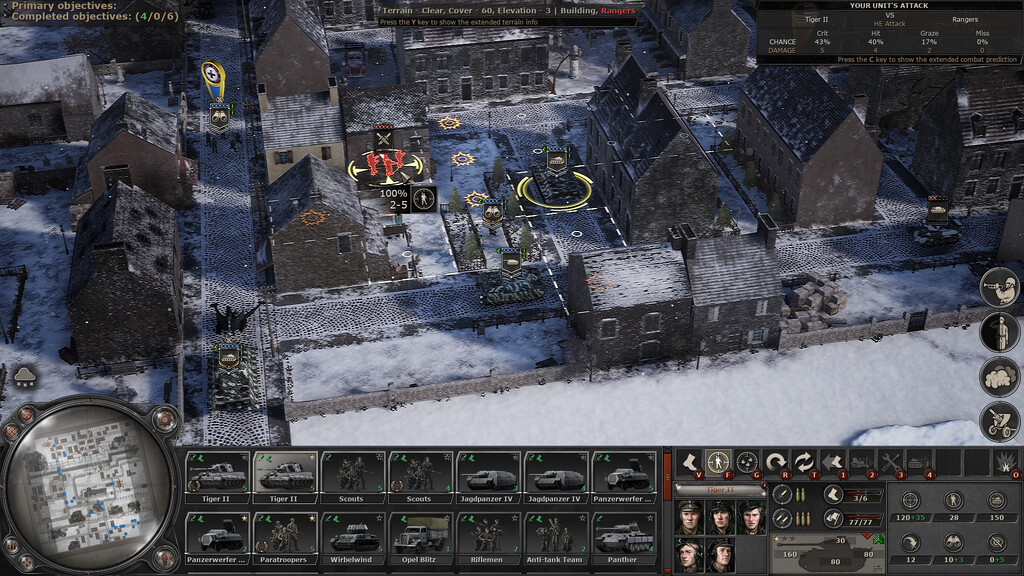1024x576 pixels.
Task: Select the targeted Rangers enemy unit marker
Action: (384, 163)
